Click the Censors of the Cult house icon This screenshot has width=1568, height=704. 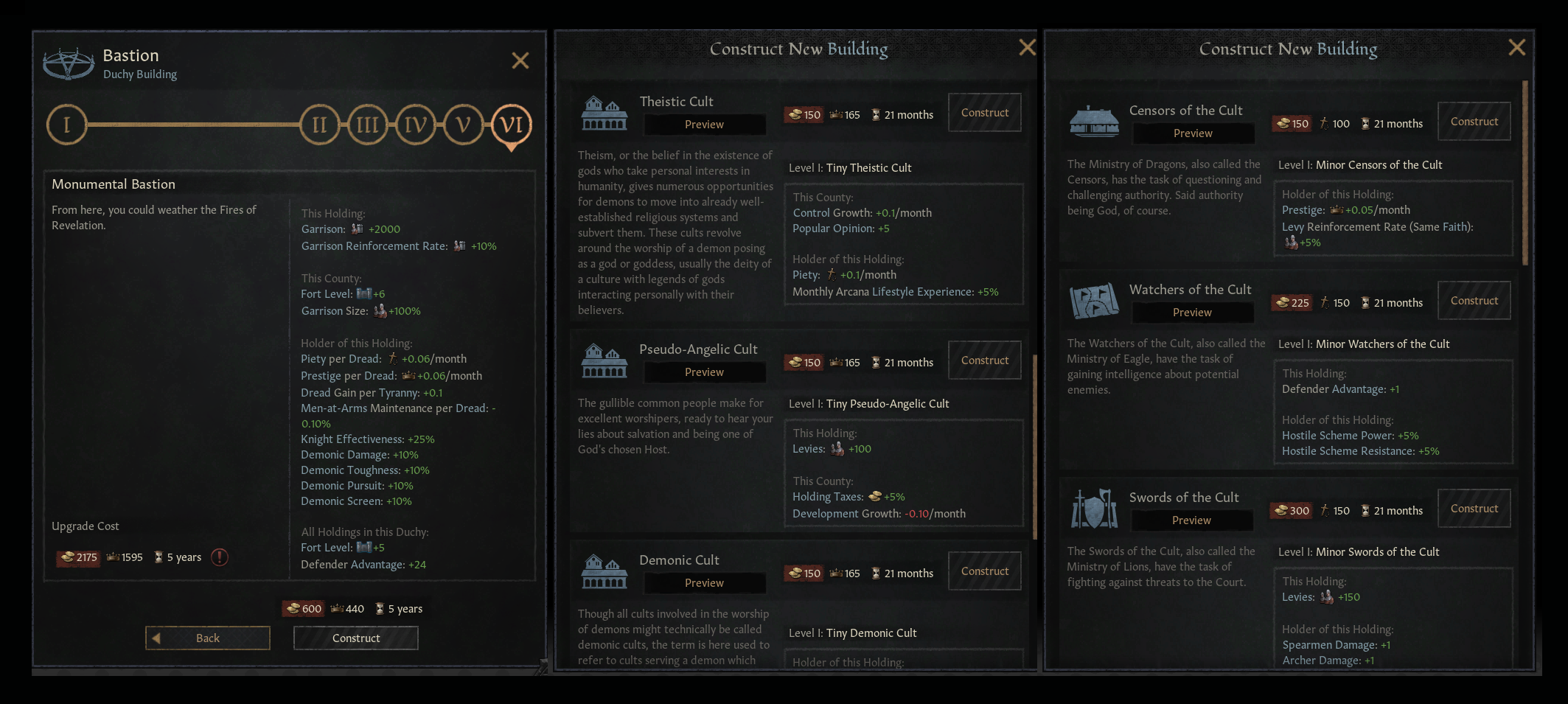(1093, 122)
